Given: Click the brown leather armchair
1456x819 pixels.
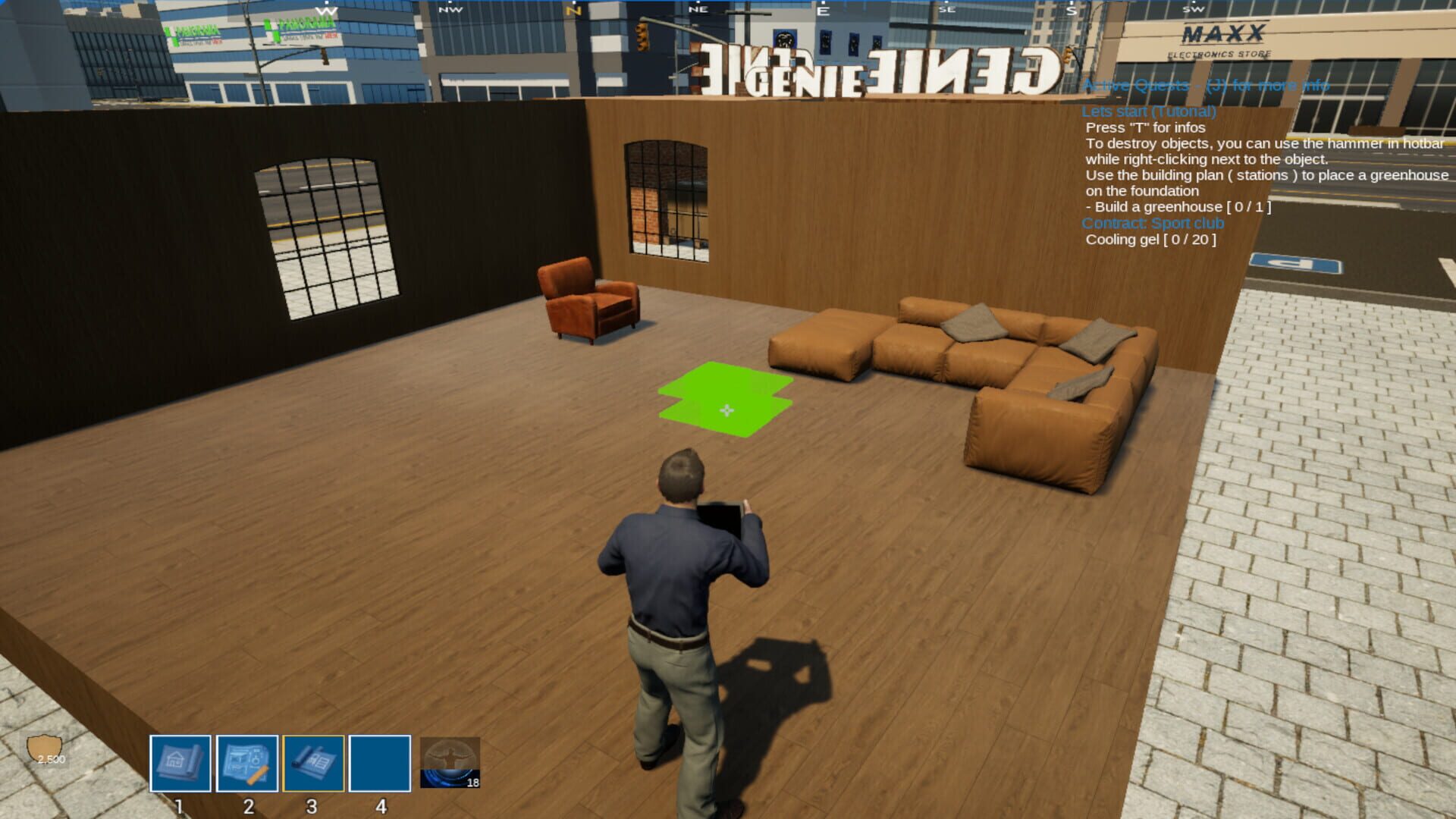Looking at the screenshot, I should pyautogui.click(x=588, y=305).
